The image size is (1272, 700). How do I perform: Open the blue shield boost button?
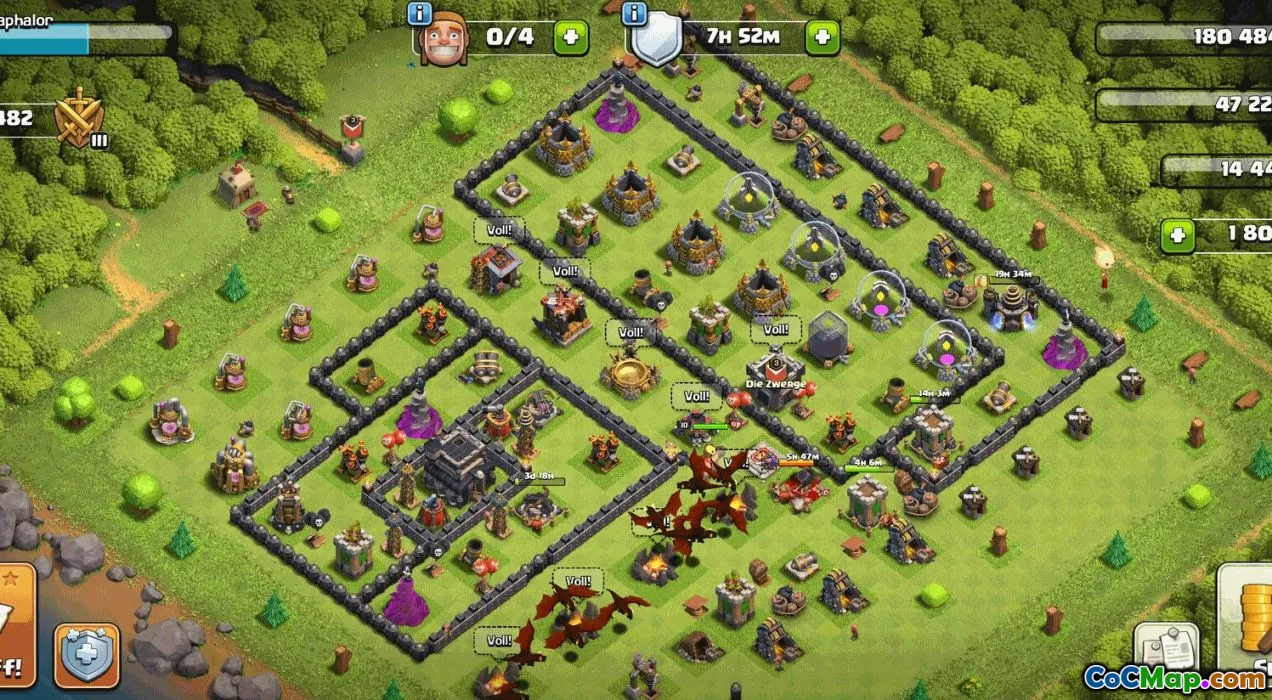pos(86,656)
